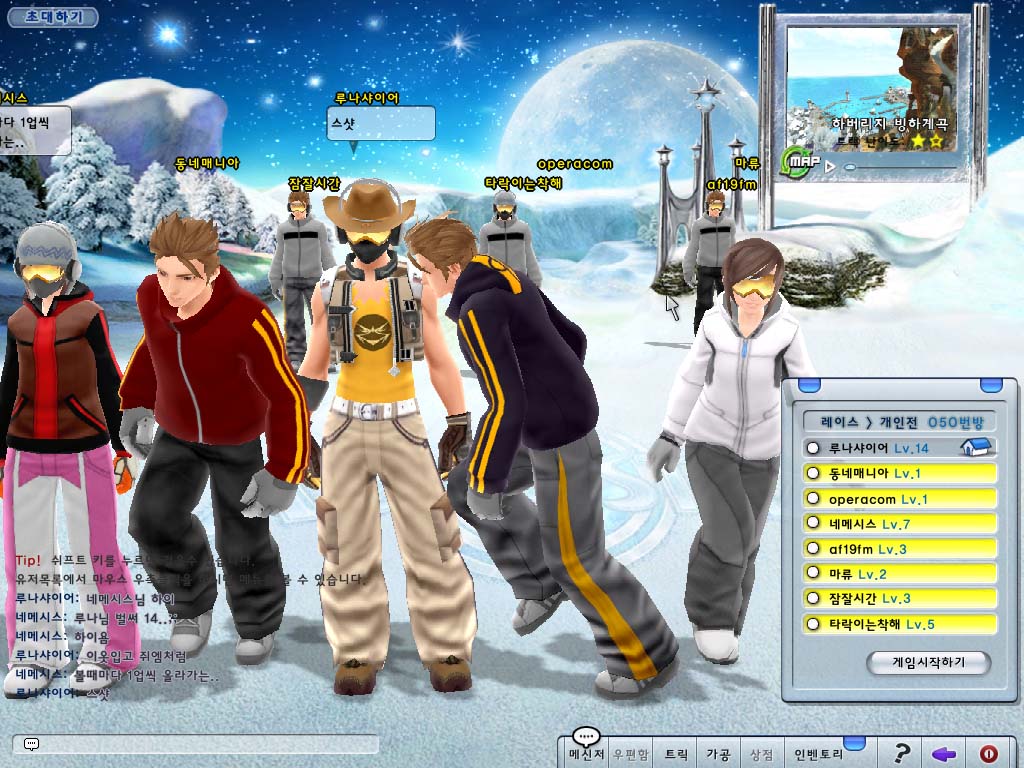Open the 메신저 messenger tab
1024x768 pixels.
[x=585, y=754]
